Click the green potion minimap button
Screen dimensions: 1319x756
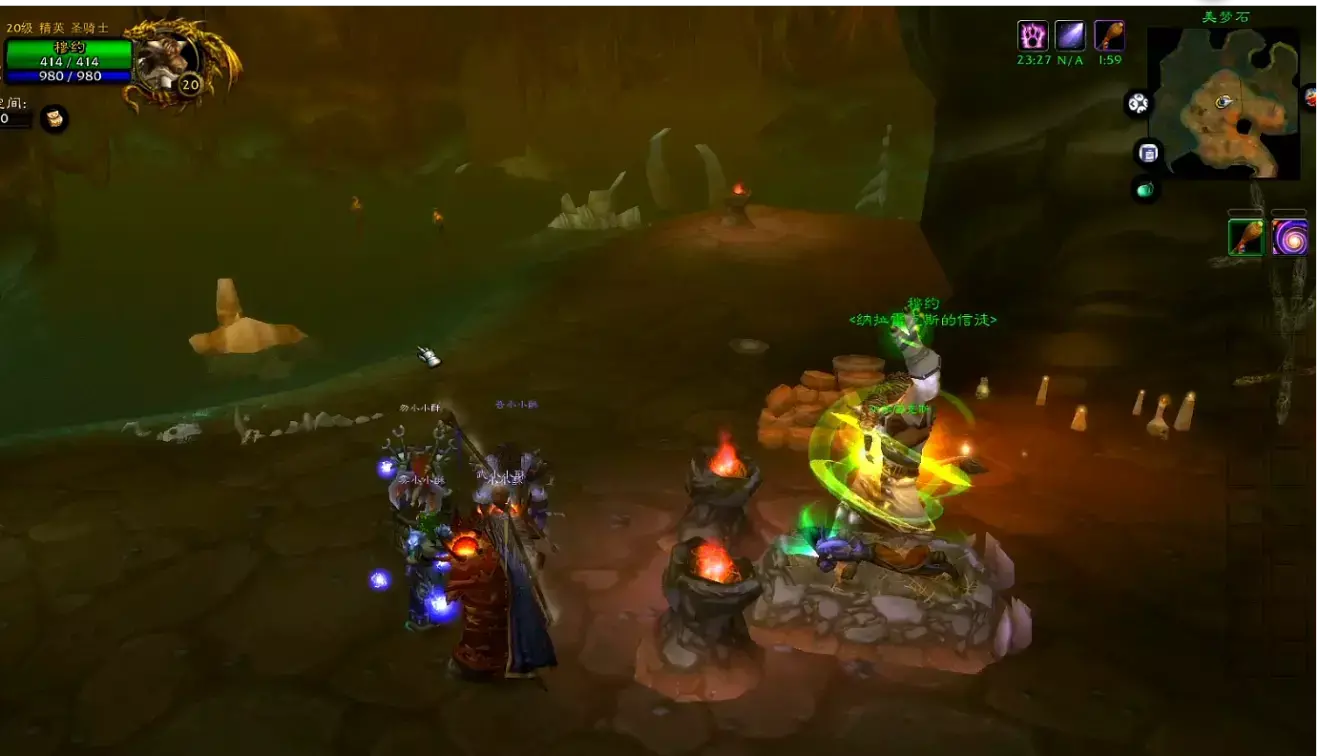point(1145,188)
